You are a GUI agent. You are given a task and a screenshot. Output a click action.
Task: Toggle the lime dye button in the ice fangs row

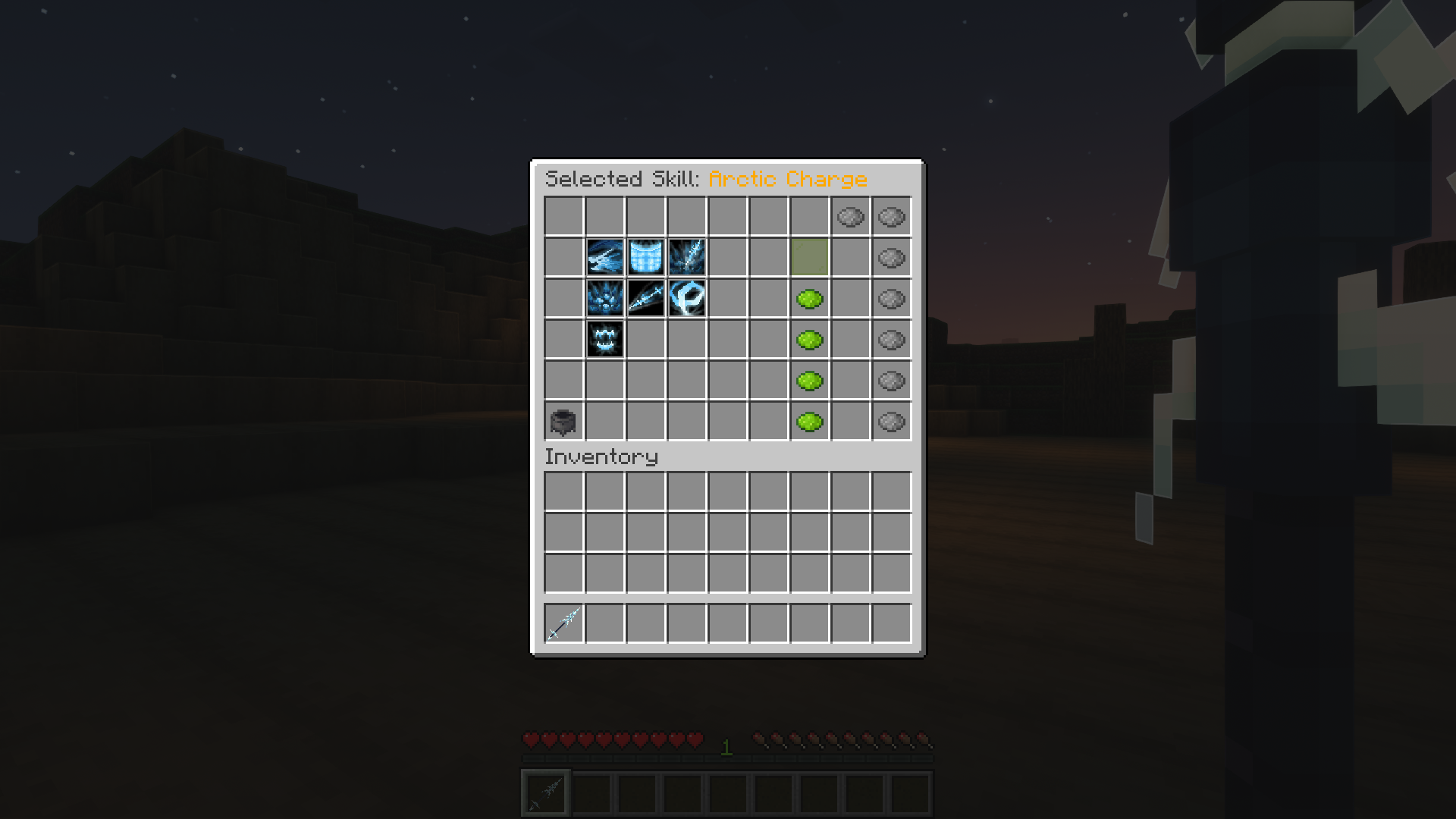[x=810, y=340]
